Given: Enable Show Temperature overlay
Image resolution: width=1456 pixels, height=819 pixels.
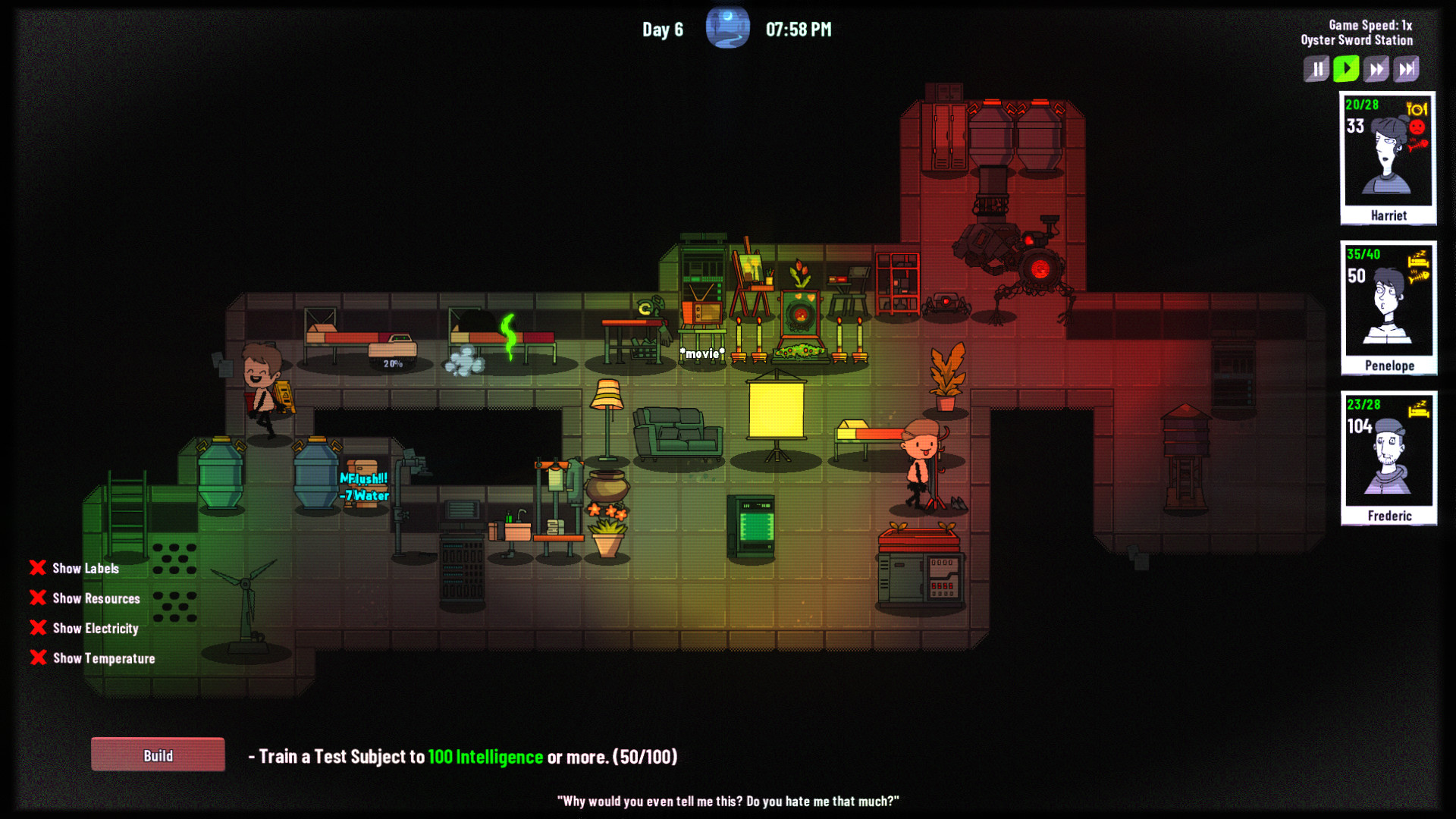Looking at the screenshot, I should tap(38, 658).
